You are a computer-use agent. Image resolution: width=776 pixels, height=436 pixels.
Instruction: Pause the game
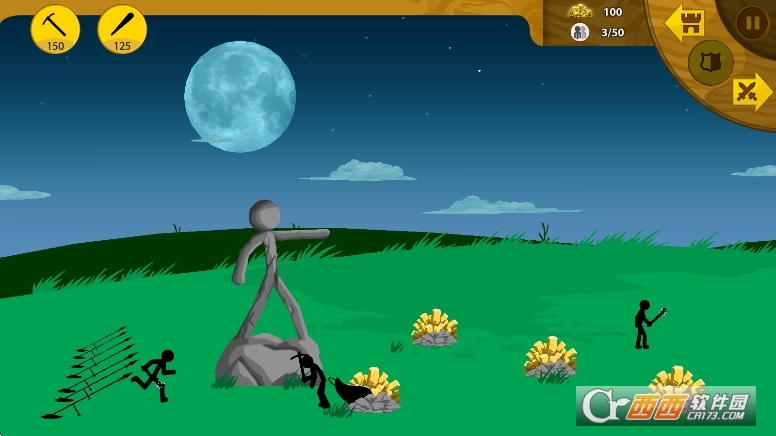pos(752,22)
